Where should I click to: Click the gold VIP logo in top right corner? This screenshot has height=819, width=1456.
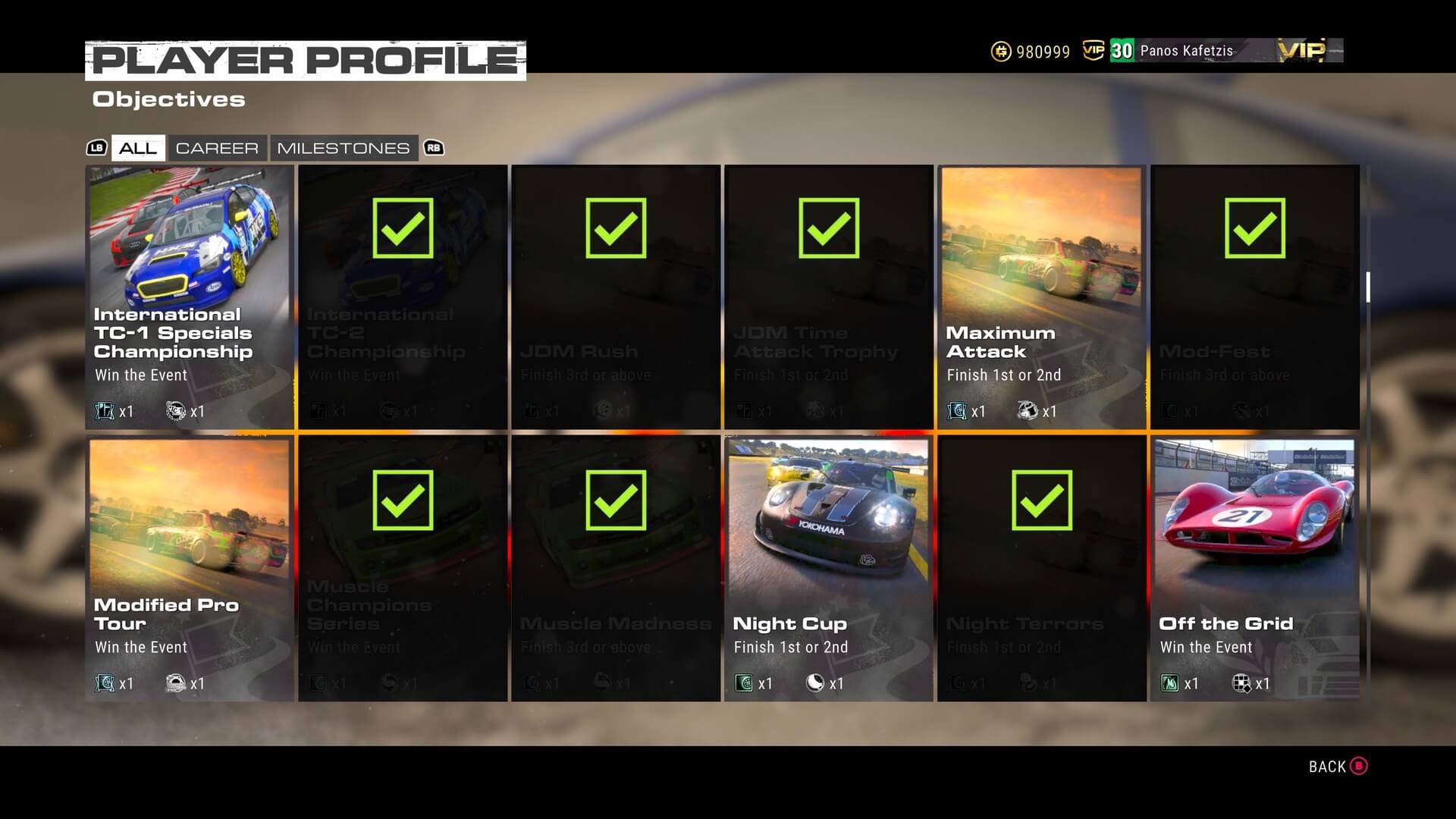[1301, 50]
